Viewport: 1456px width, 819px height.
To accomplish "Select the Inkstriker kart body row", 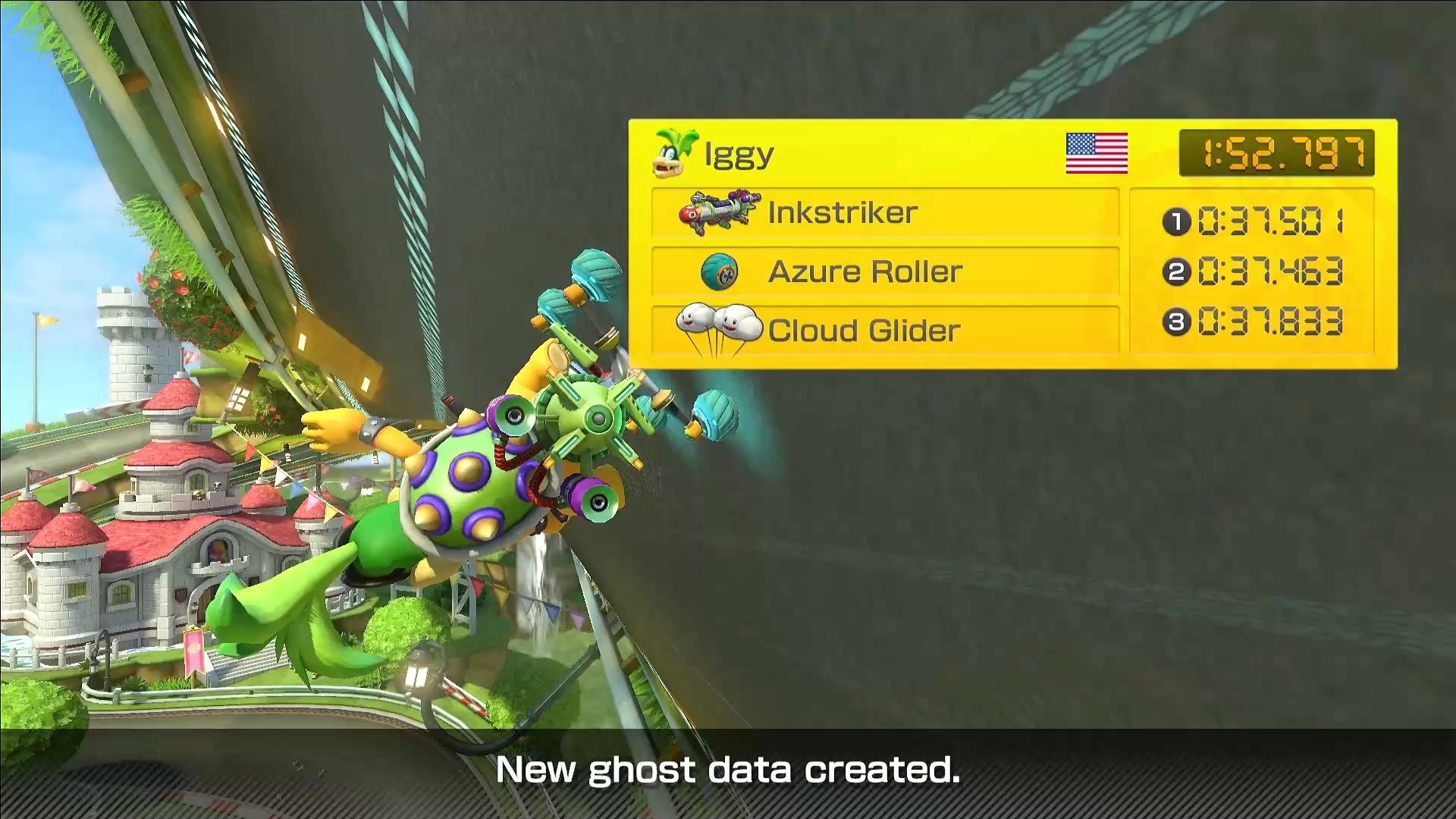I will click(x=884, y=213).
